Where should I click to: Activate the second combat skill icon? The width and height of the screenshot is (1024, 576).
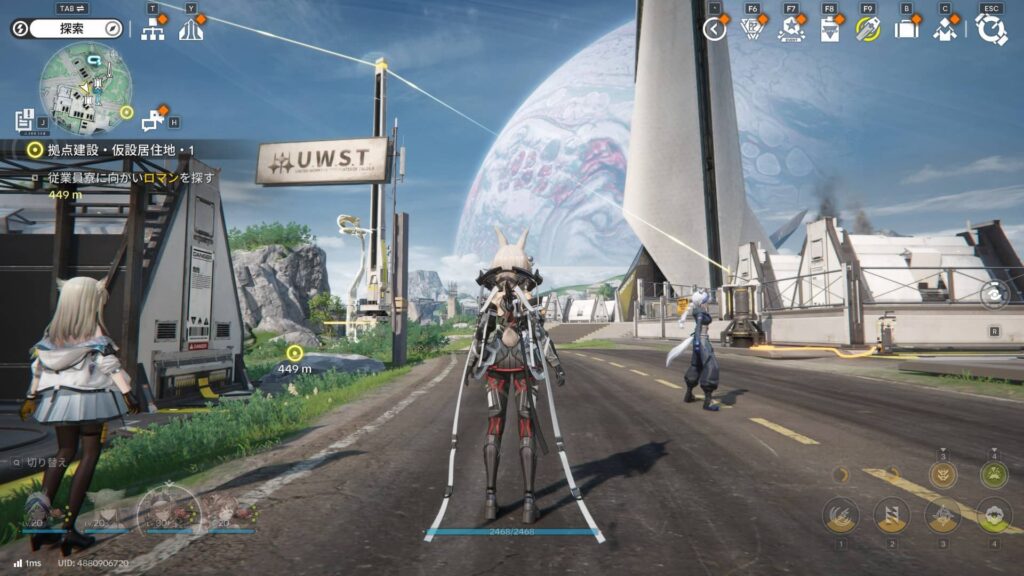[892, 516]
